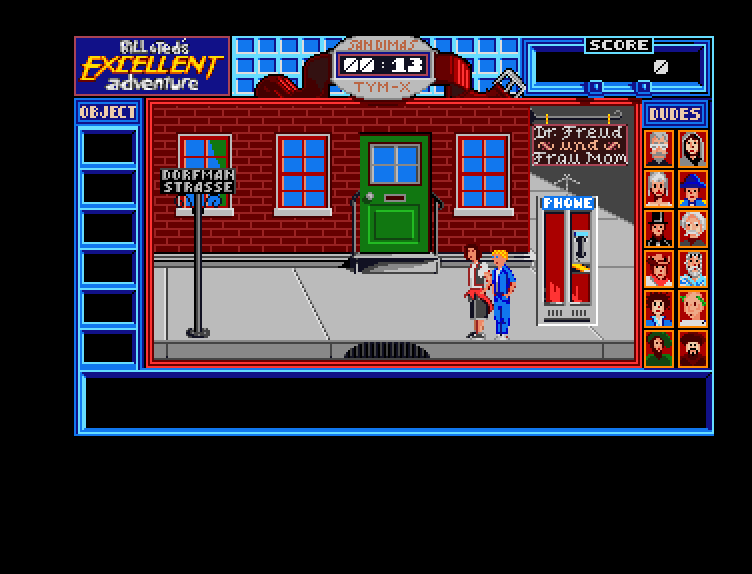The width and height of the screenshot is (752, 574).
Task: Choose the hooded woman dude portrait
Action: [x=692, y=148]
